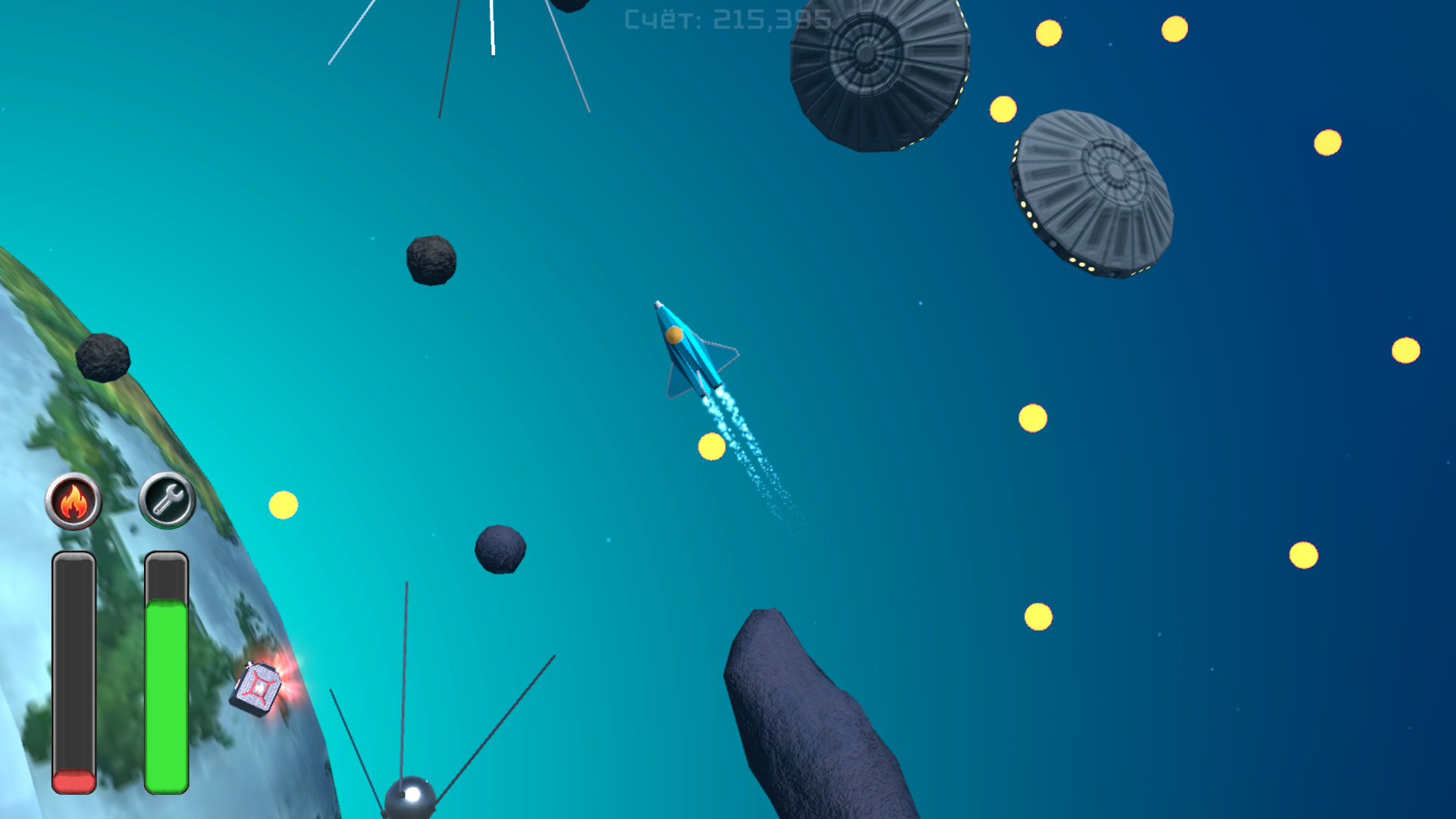Click the small dark asteroid above the coins
The height and width of the screenshot is (819, 1456).
(x=429, y=262)
